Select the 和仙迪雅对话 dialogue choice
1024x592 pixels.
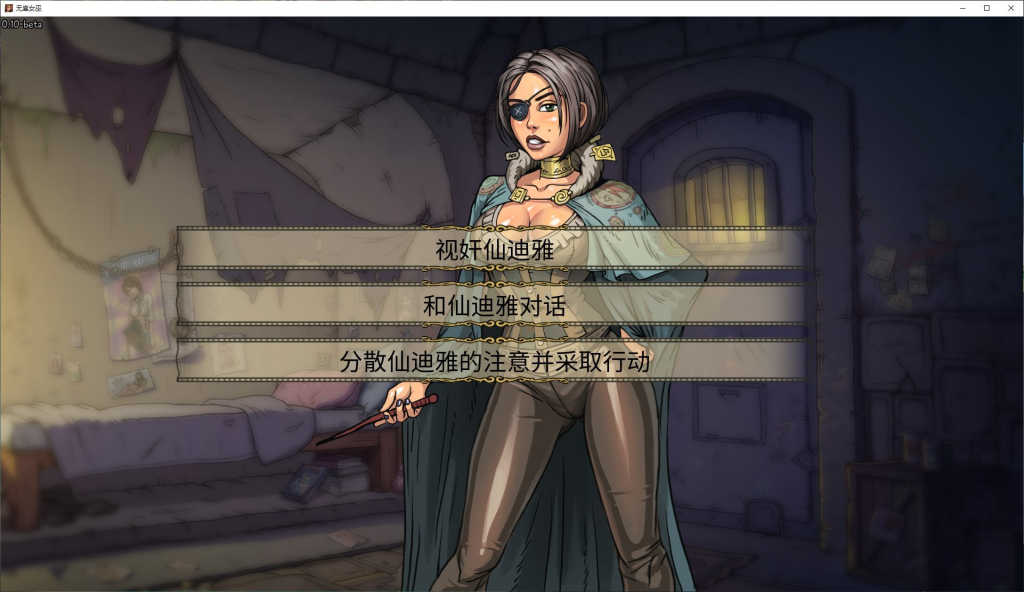[x=493, y=305]
